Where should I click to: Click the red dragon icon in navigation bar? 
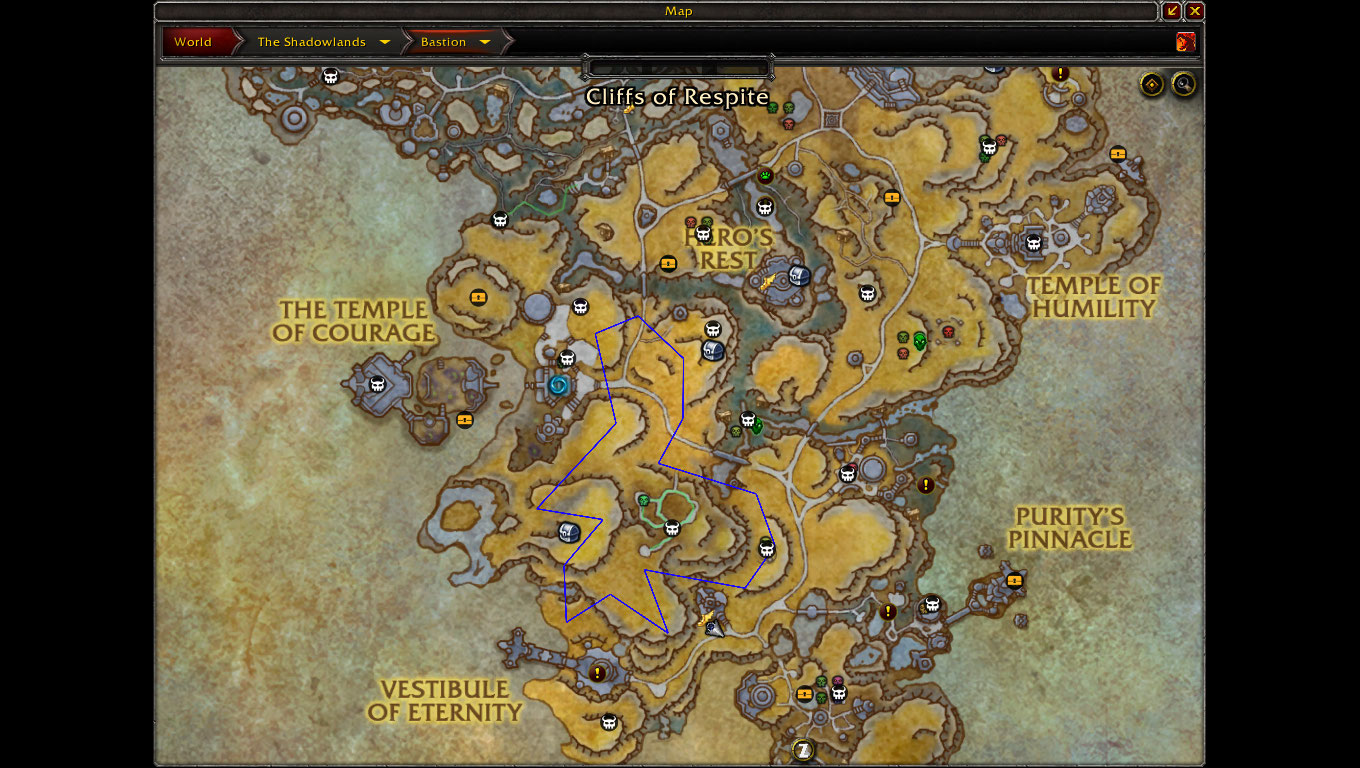coord(1186,42)
